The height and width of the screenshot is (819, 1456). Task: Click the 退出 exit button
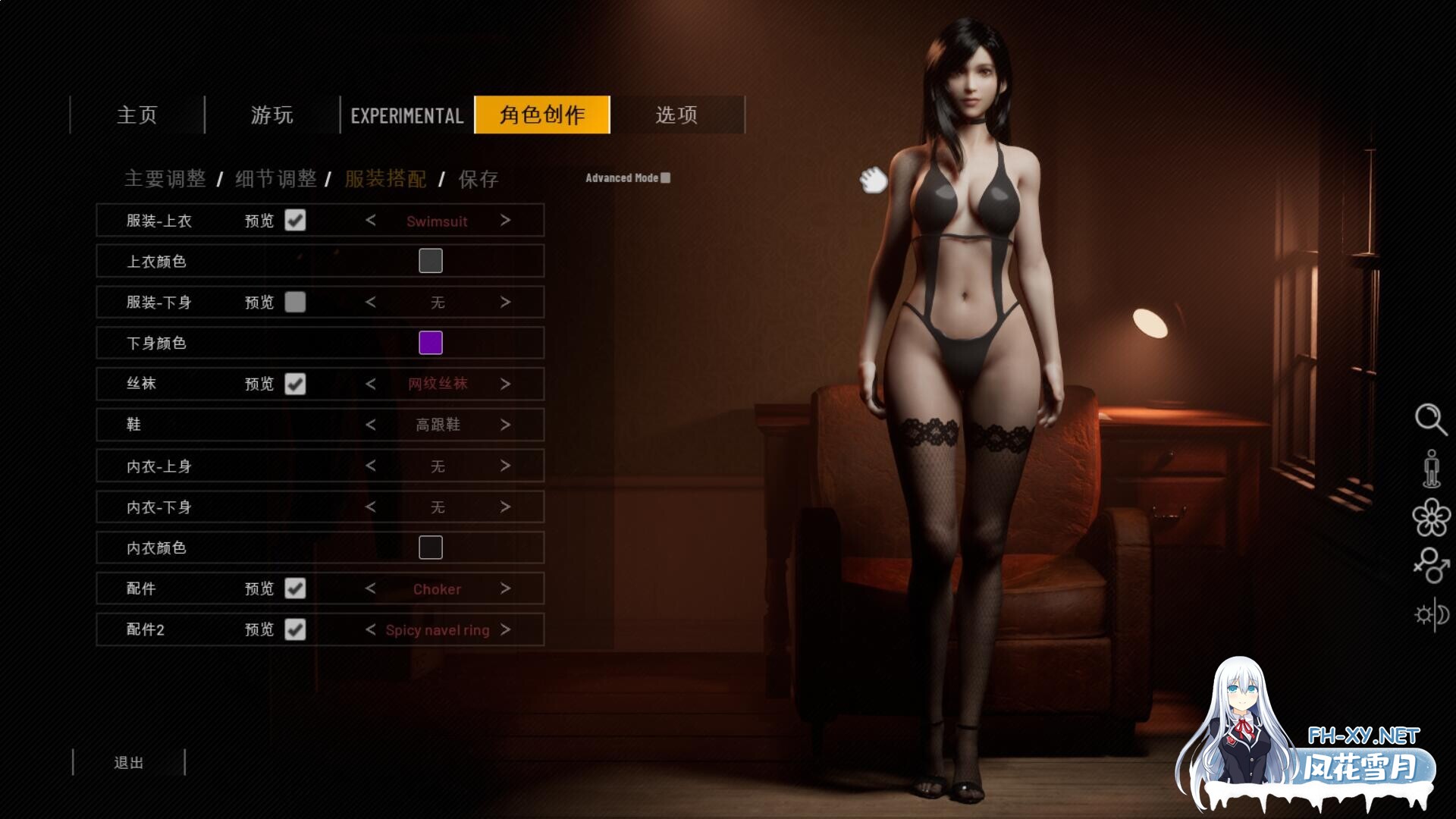point(129,762)
